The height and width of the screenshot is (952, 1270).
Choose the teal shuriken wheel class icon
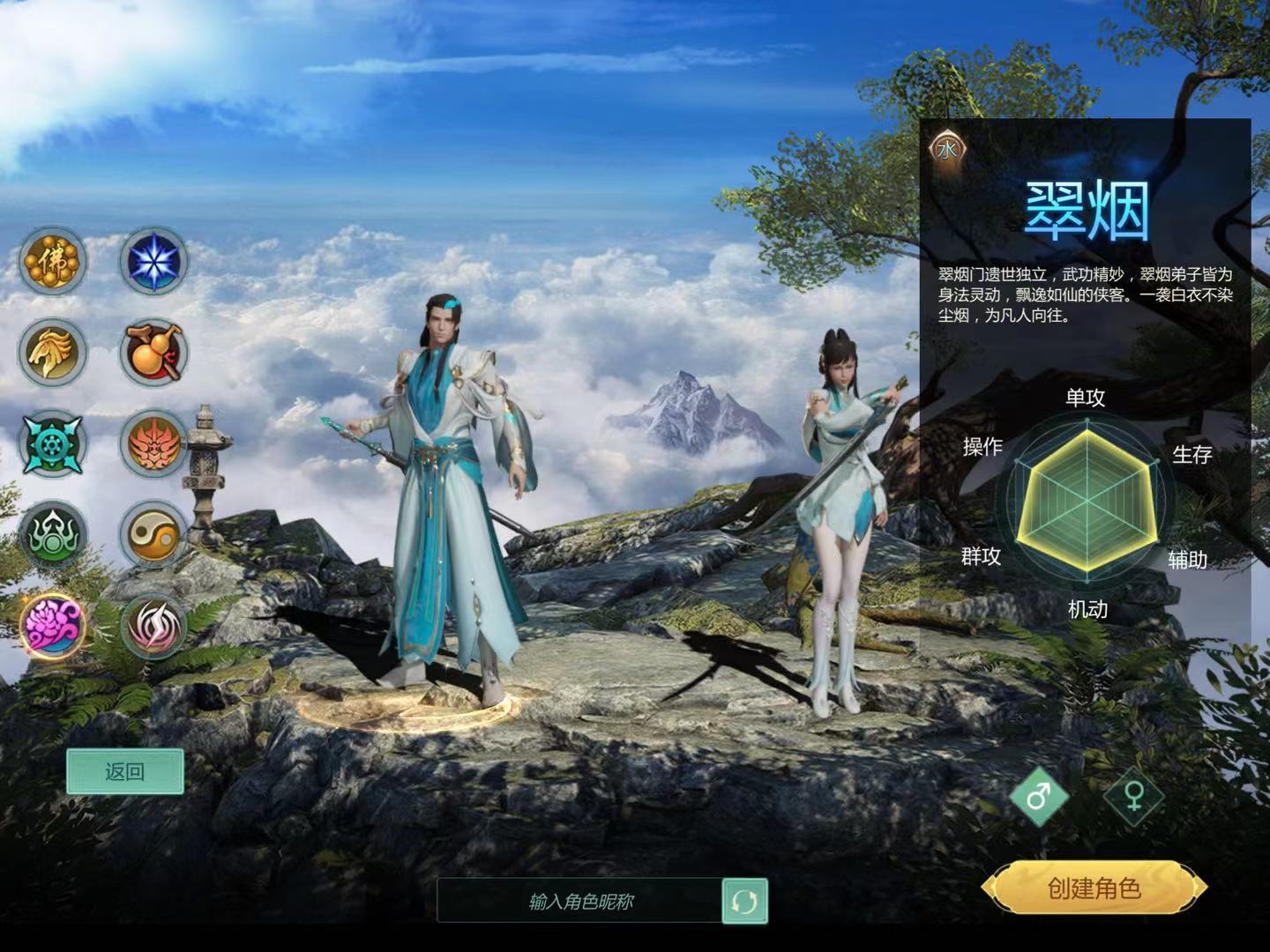click(53, 443)
